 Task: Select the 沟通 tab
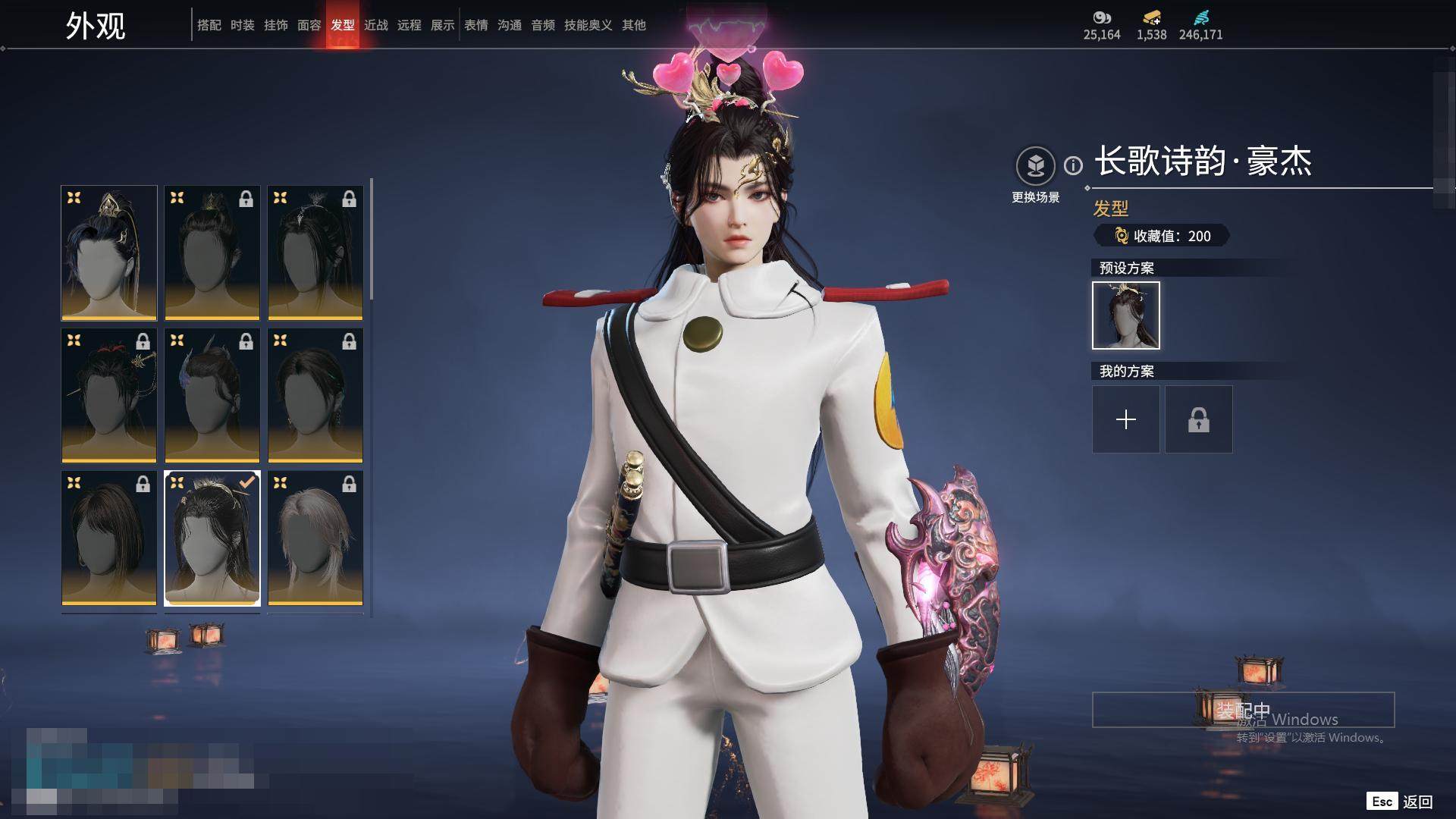pyautogui.click(x=510, y=25)
